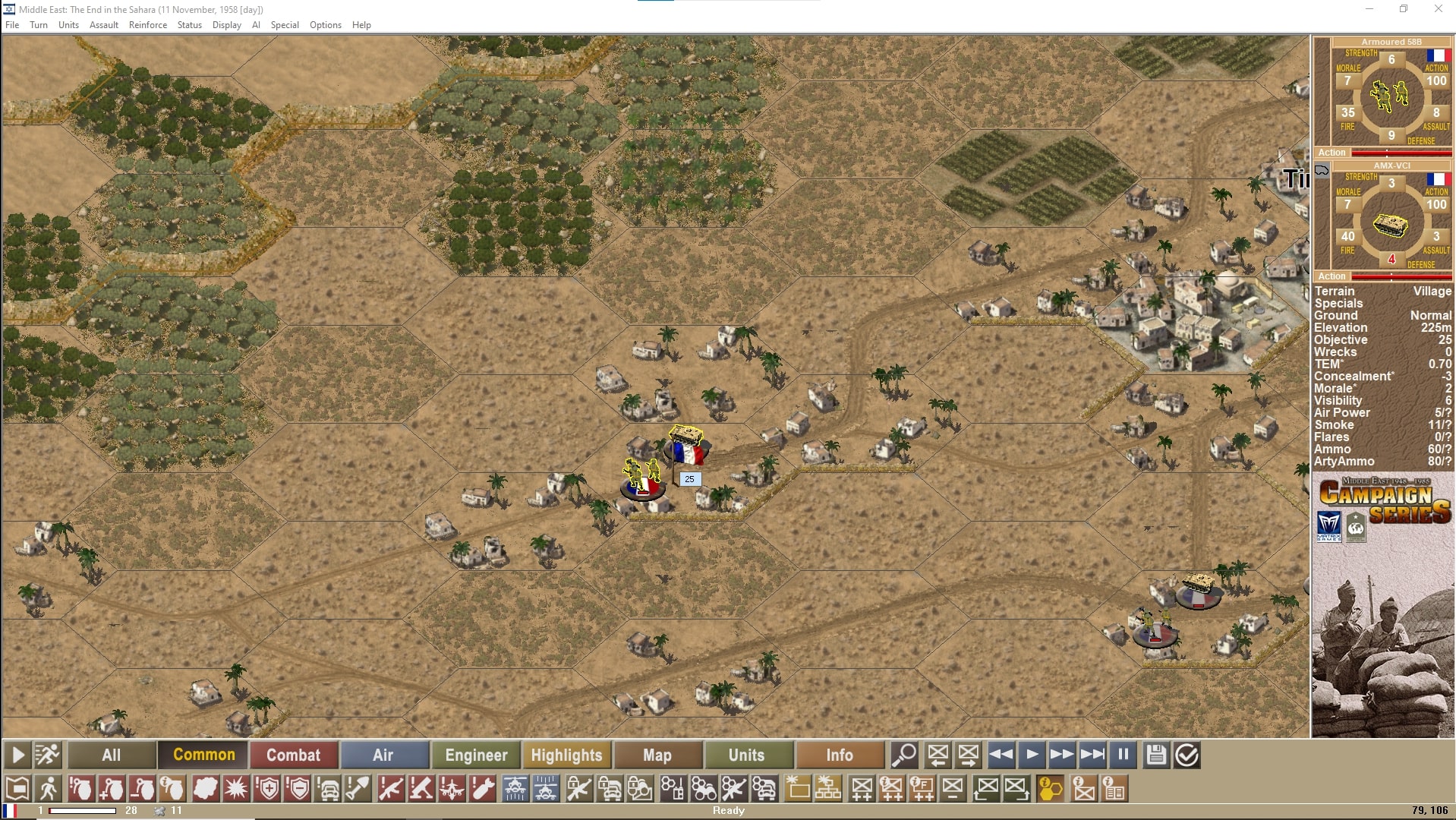Switch to the Combat toolbar tab
This screenshot has width=1456, height=820.
[293, 755]
